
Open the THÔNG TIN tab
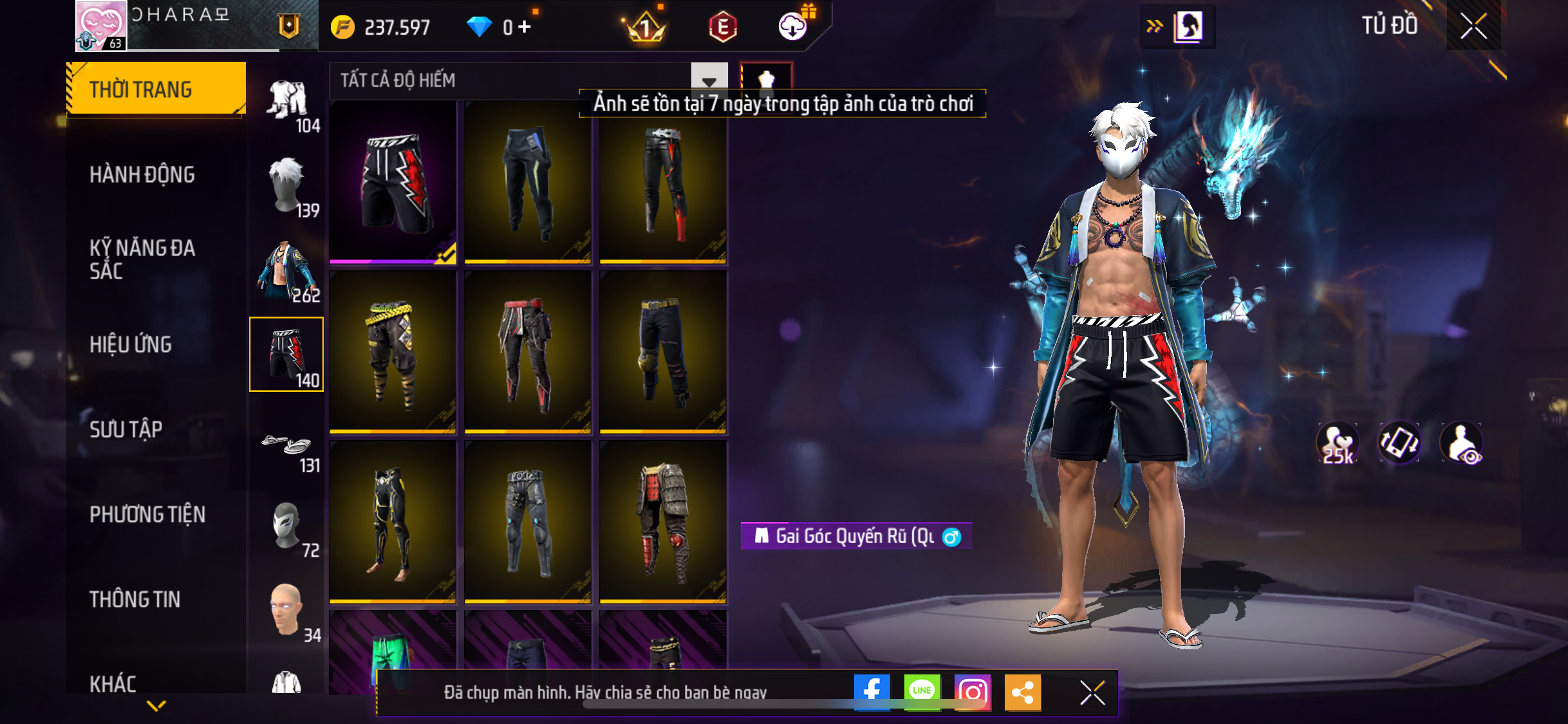point(135,599)
